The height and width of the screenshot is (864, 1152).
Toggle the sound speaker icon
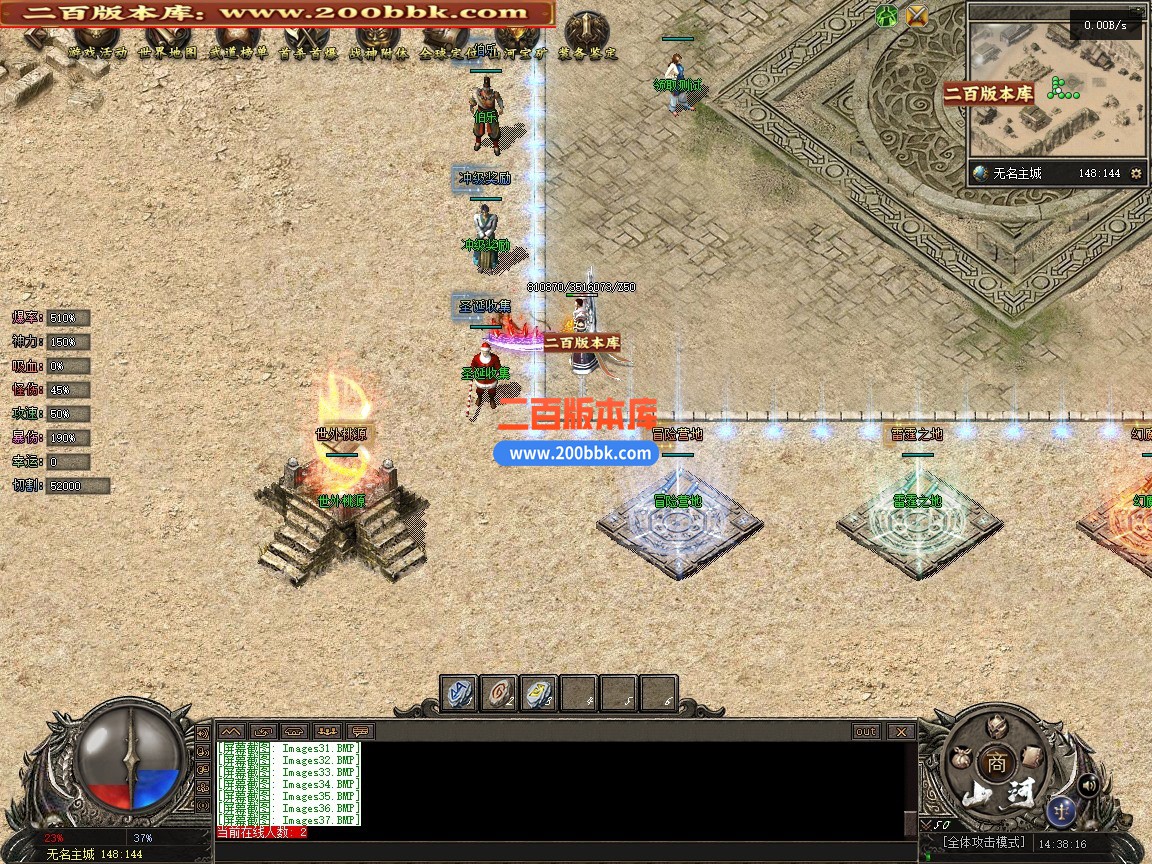pos(1089,785)
